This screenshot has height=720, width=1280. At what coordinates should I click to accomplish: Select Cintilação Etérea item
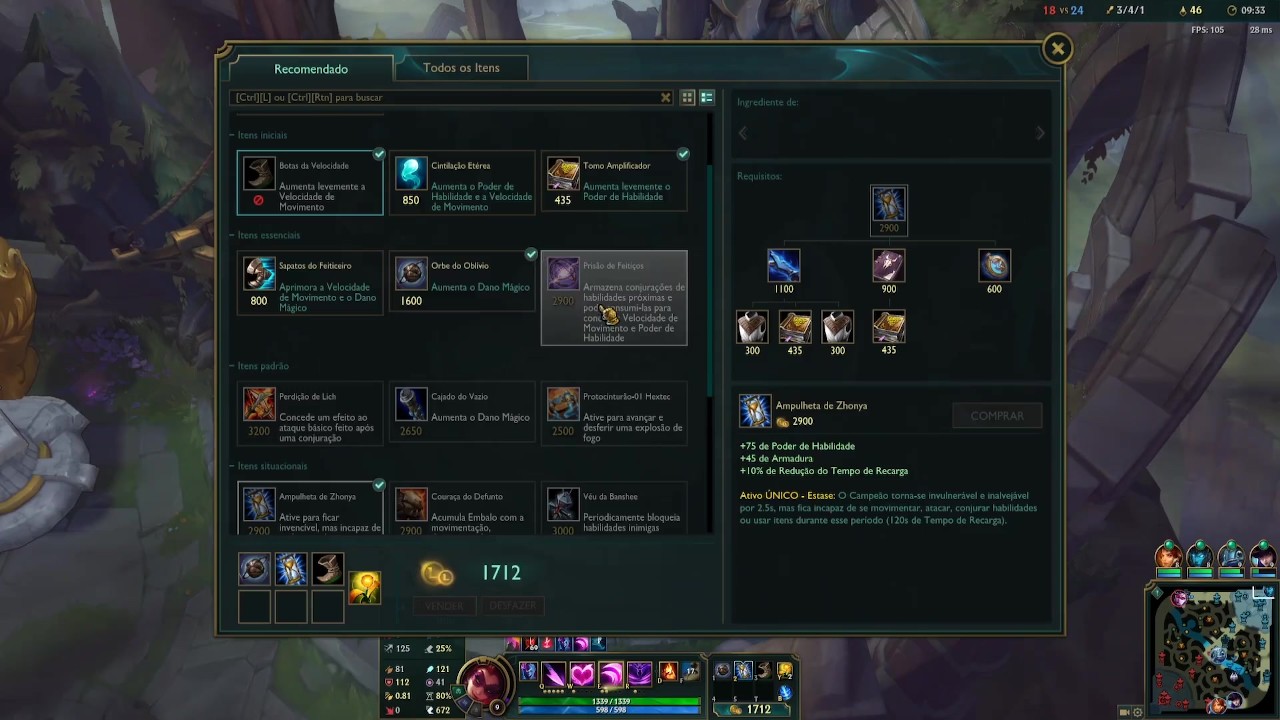coord(463,182)
